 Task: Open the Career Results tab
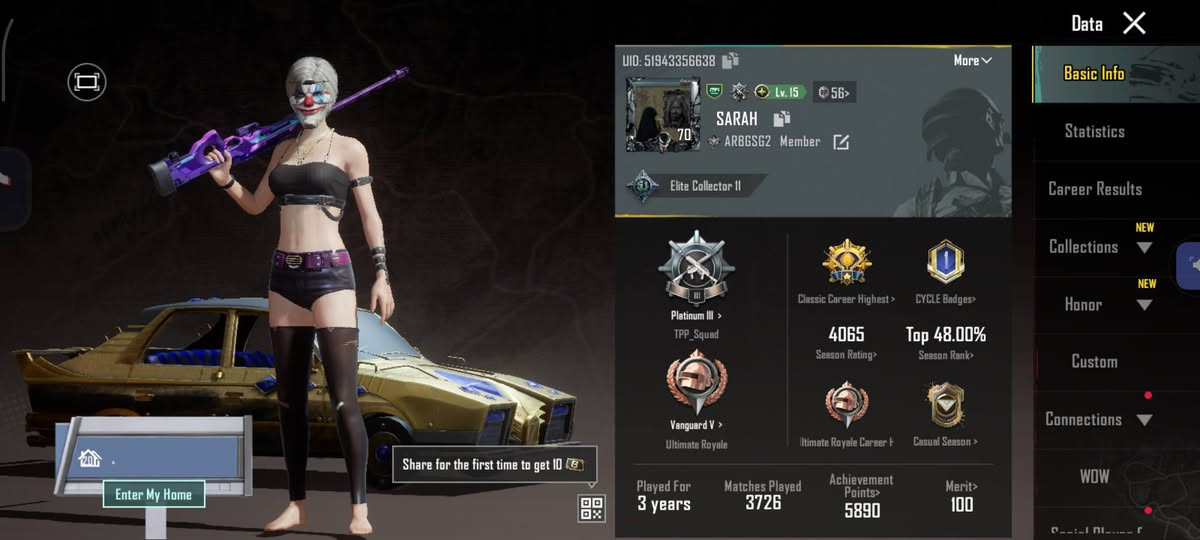tap(1094, 189)
